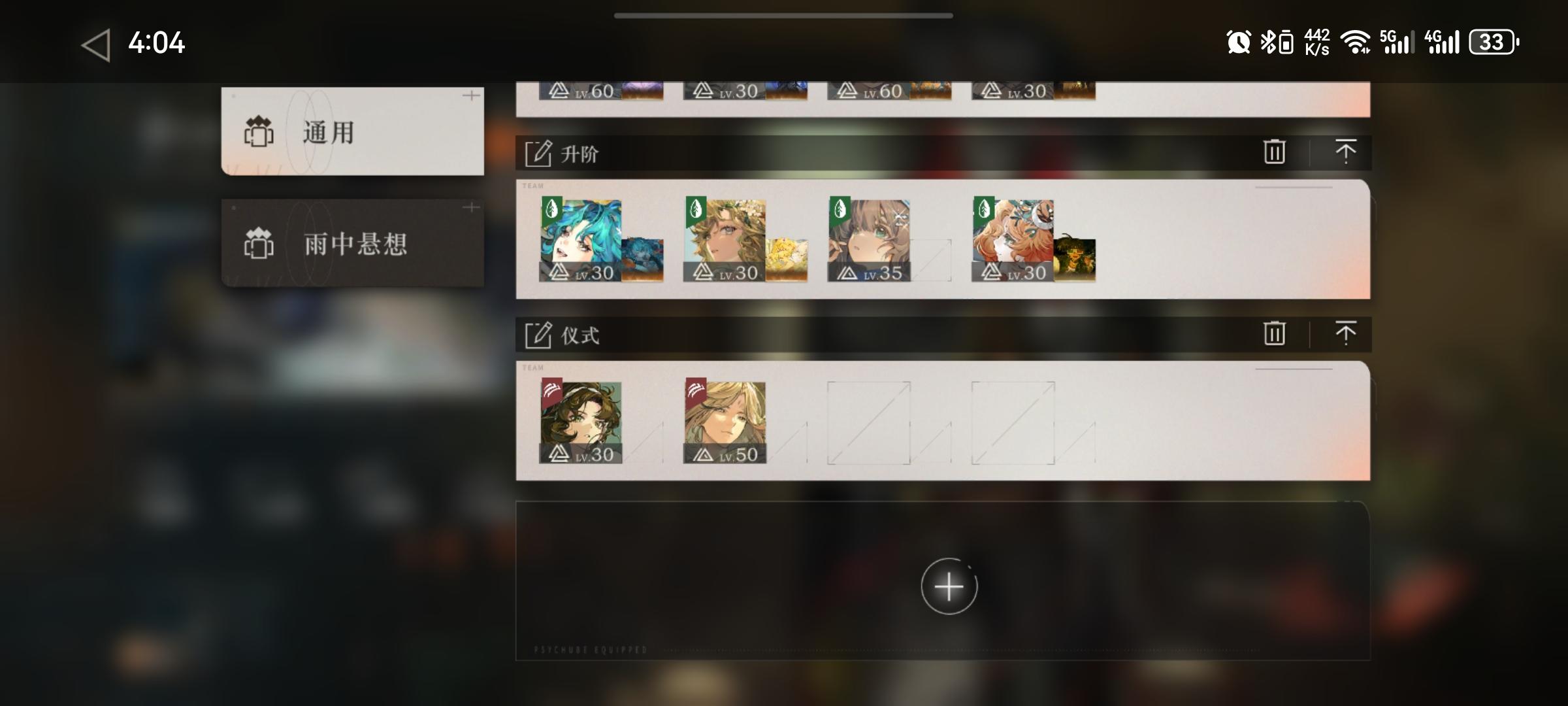Delete team 仪式 using its trash icon

[x=1273, y=333]
